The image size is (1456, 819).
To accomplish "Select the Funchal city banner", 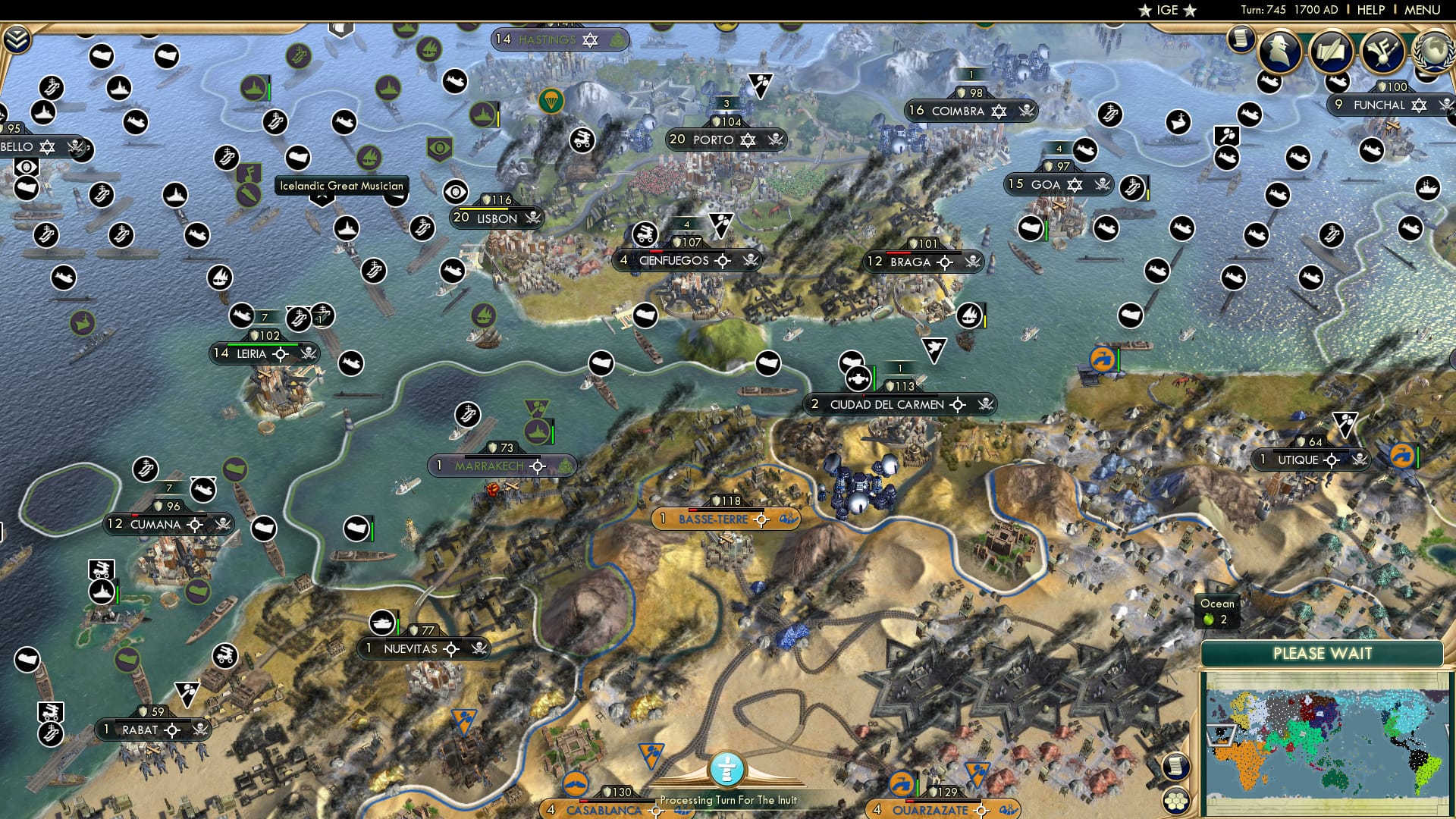I will (x=1380, y=105).
